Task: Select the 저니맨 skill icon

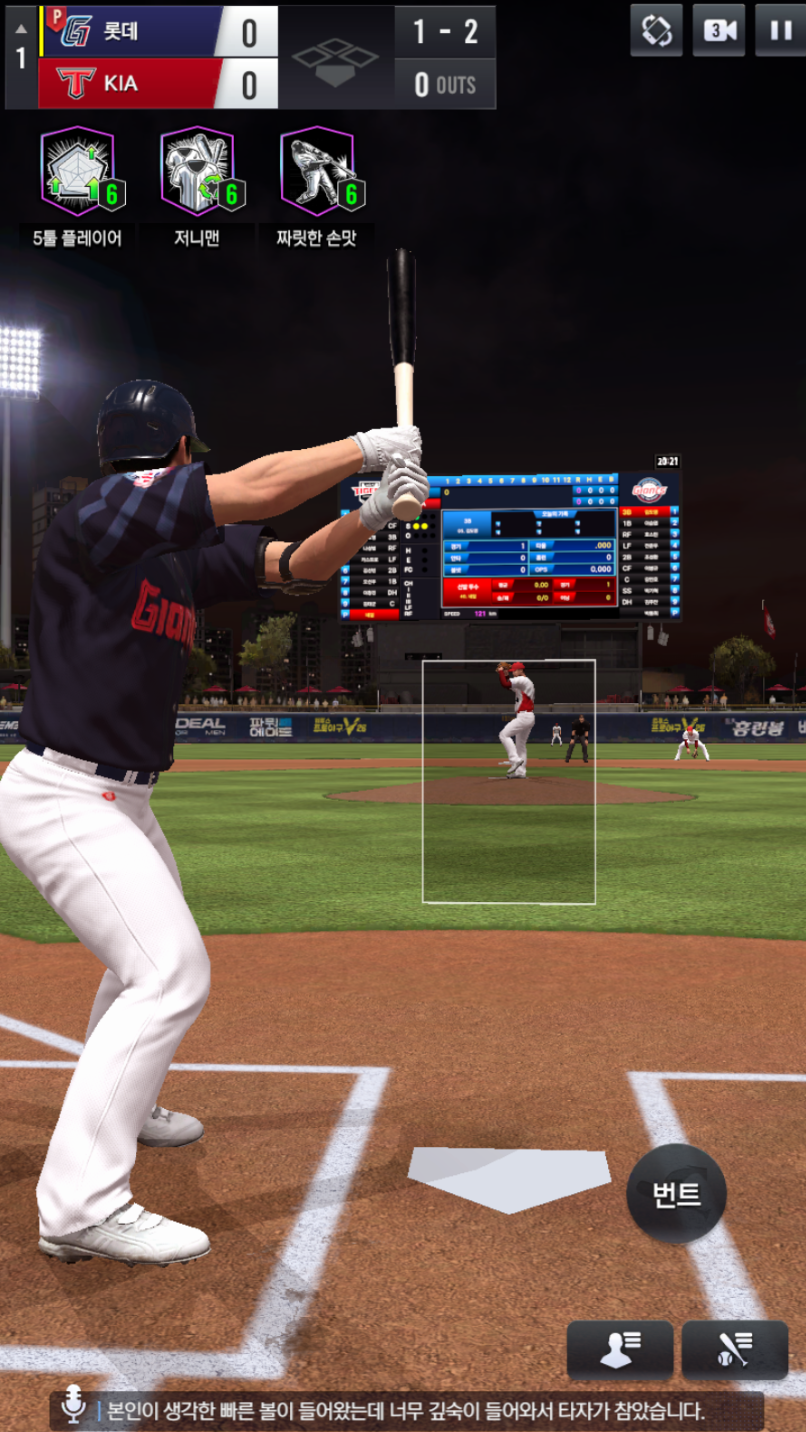Action: coord(198,171)
